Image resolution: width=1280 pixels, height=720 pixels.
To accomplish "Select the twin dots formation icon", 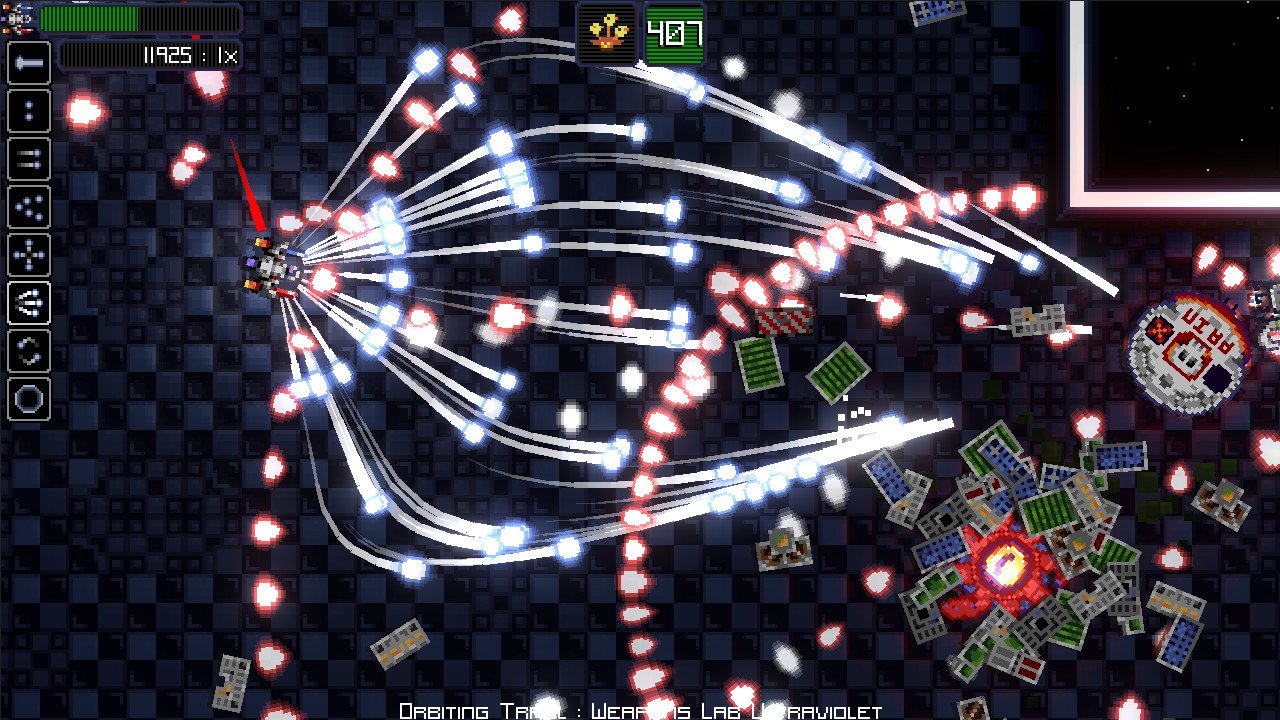I will point(28,111).
